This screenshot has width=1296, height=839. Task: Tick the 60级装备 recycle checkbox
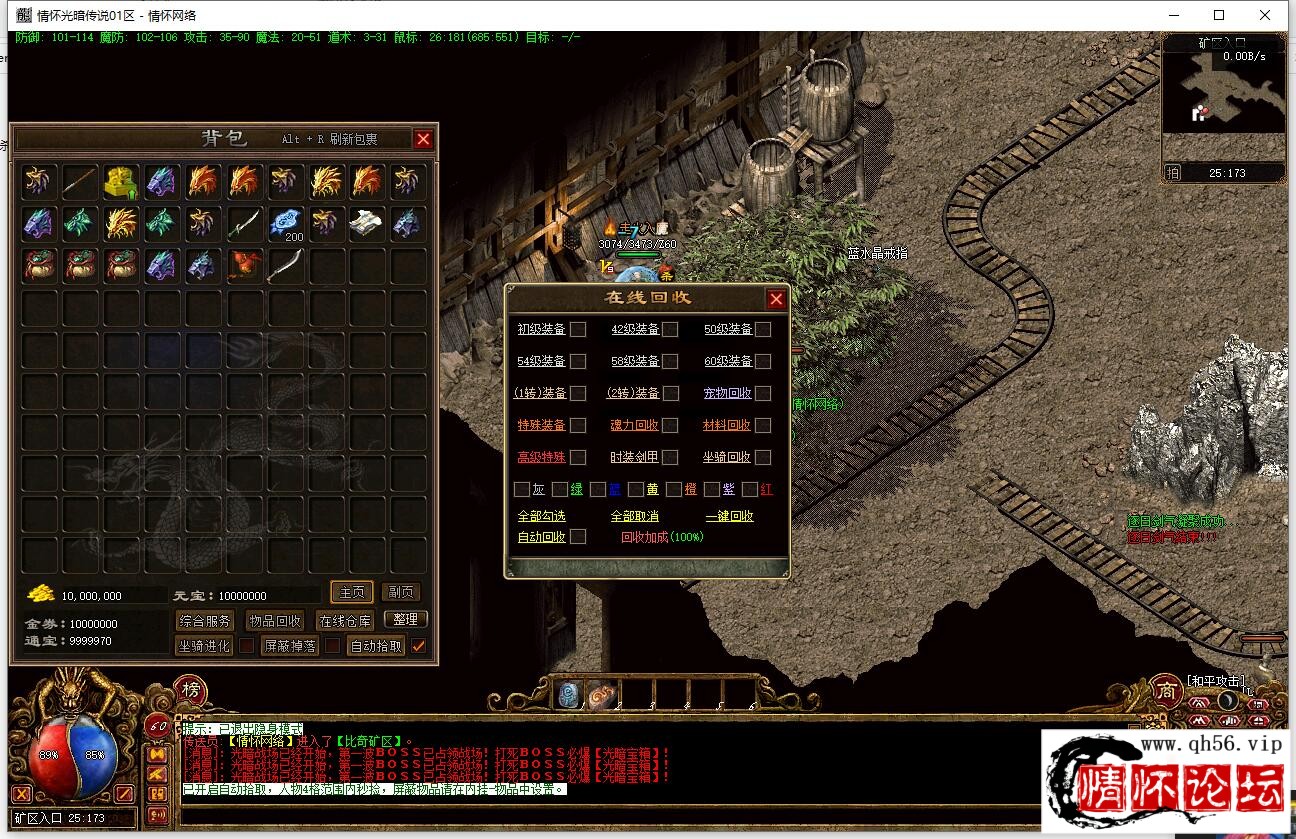[x=763, y=361]
